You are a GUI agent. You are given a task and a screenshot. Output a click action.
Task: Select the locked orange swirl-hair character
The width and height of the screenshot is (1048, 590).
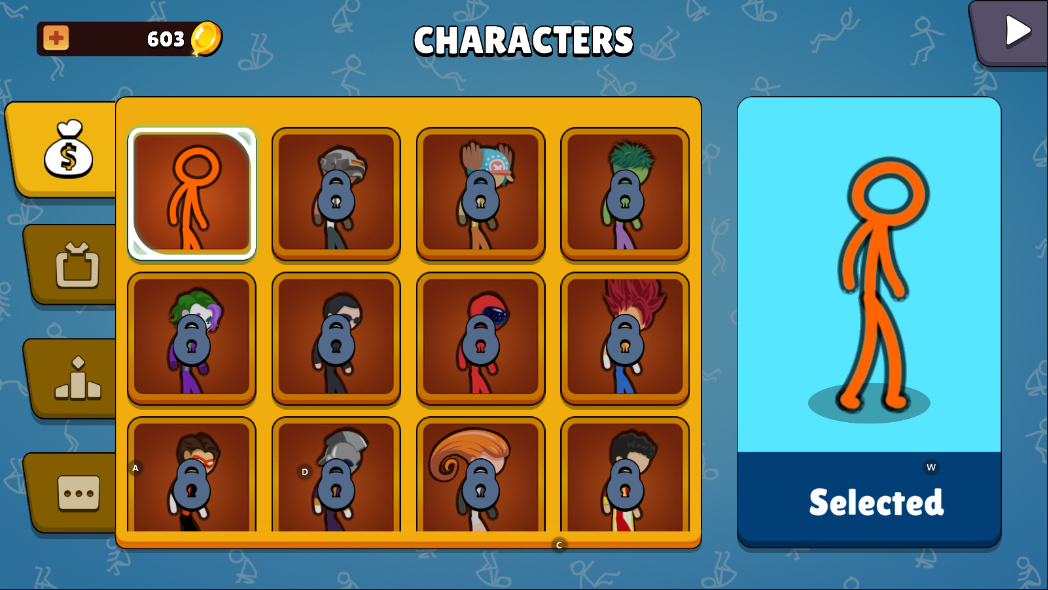click(x=480, y=476)
